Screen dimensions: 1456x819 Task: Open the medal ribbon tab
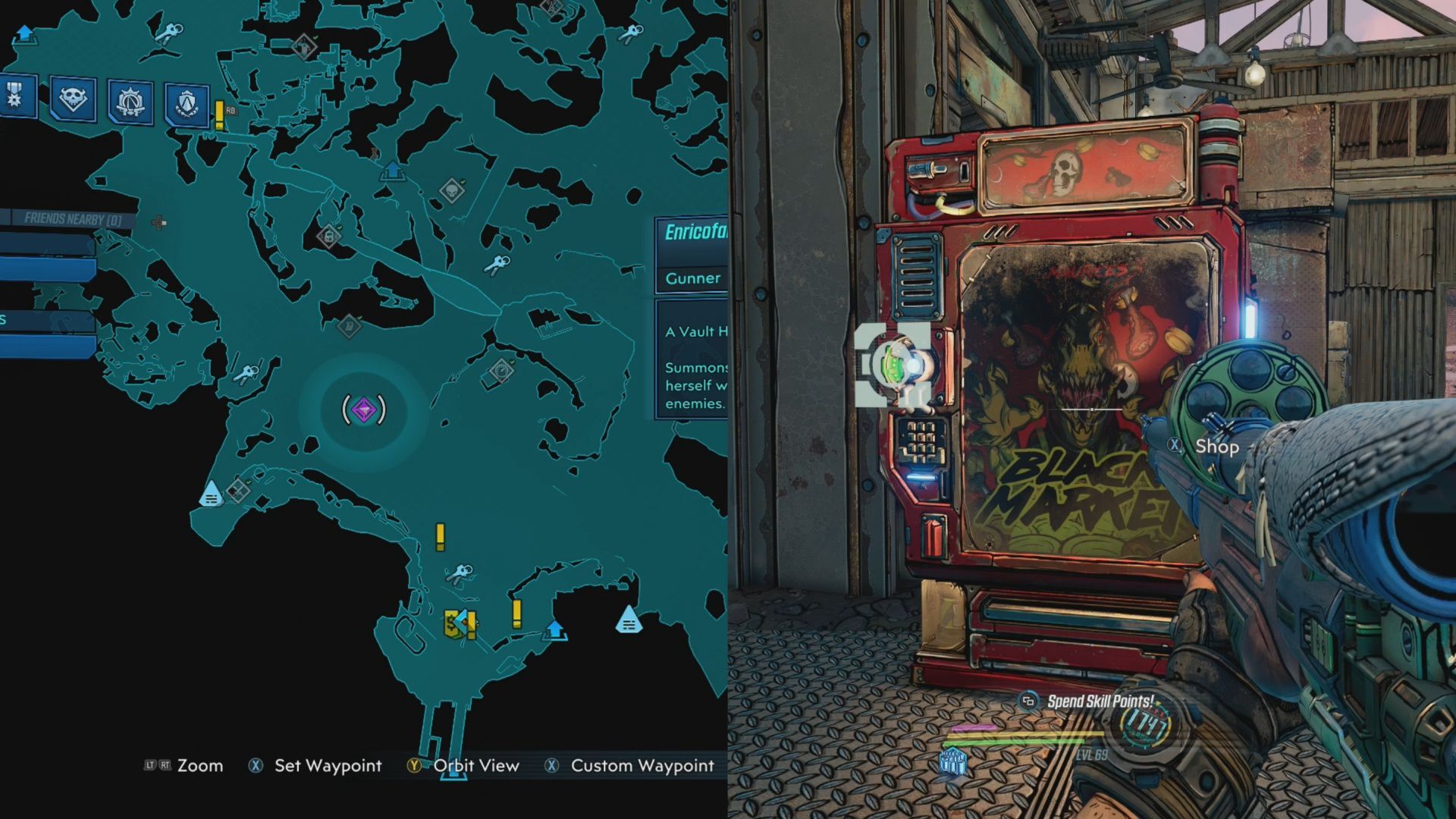click(15, 96)
